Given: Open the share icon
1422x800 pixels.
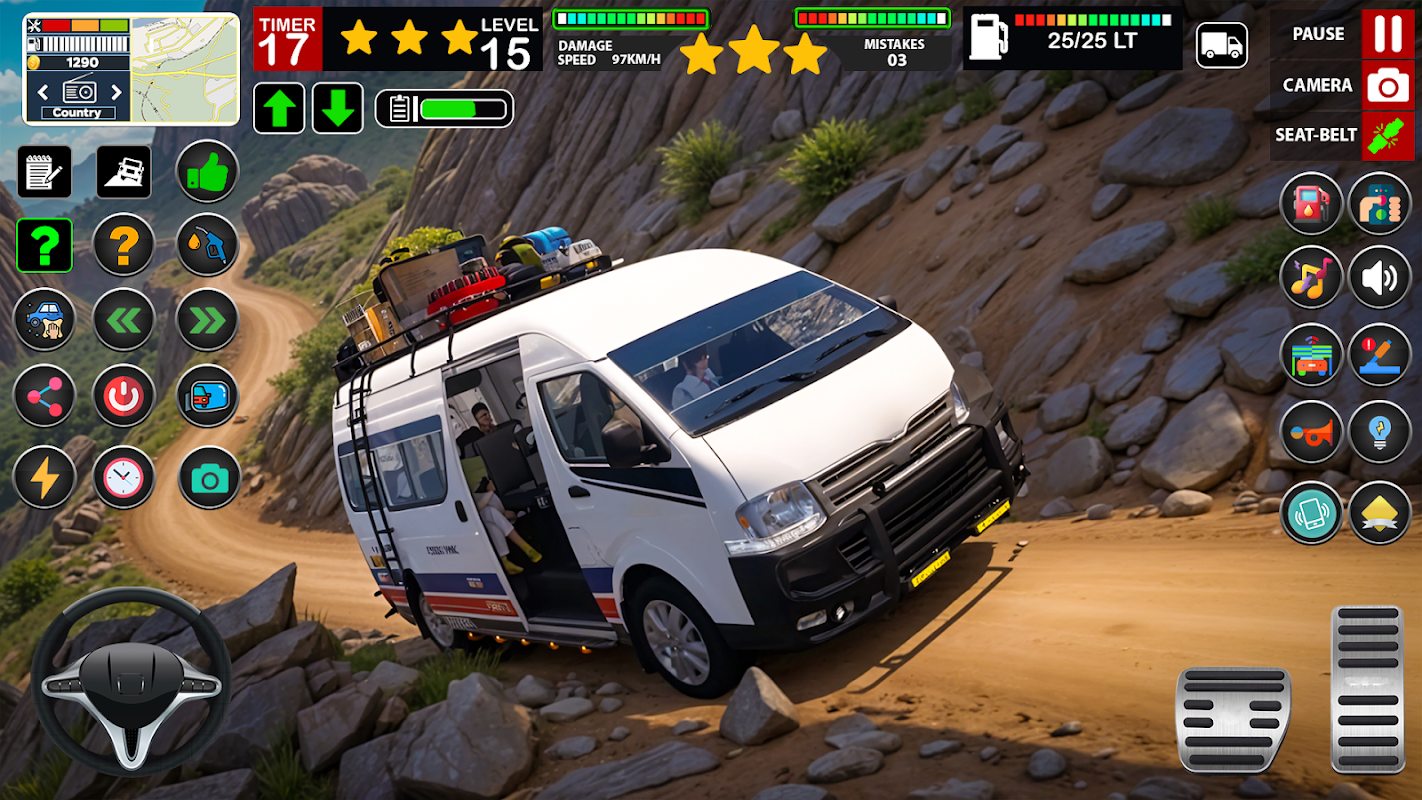Looking at the screenshot, I should (44, 396).
